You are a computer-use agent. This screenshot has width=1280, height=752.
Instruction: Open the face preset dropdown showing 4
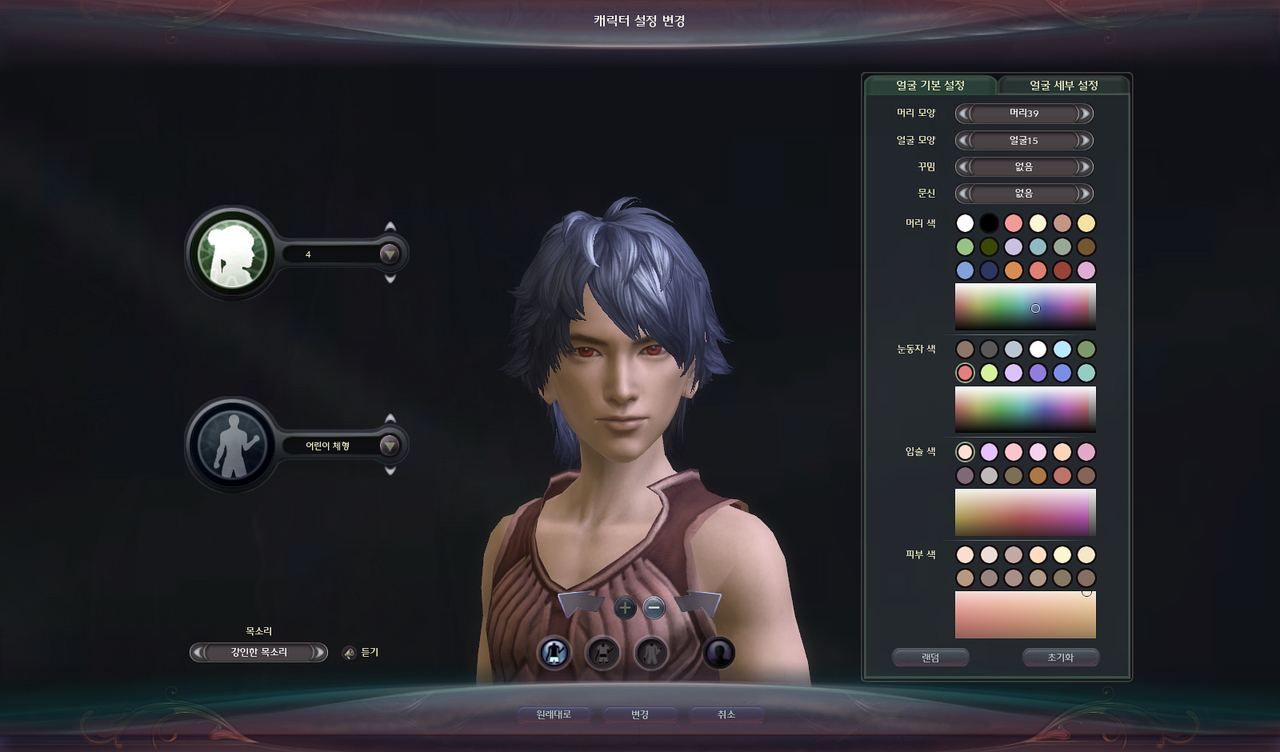pos(390,254)
